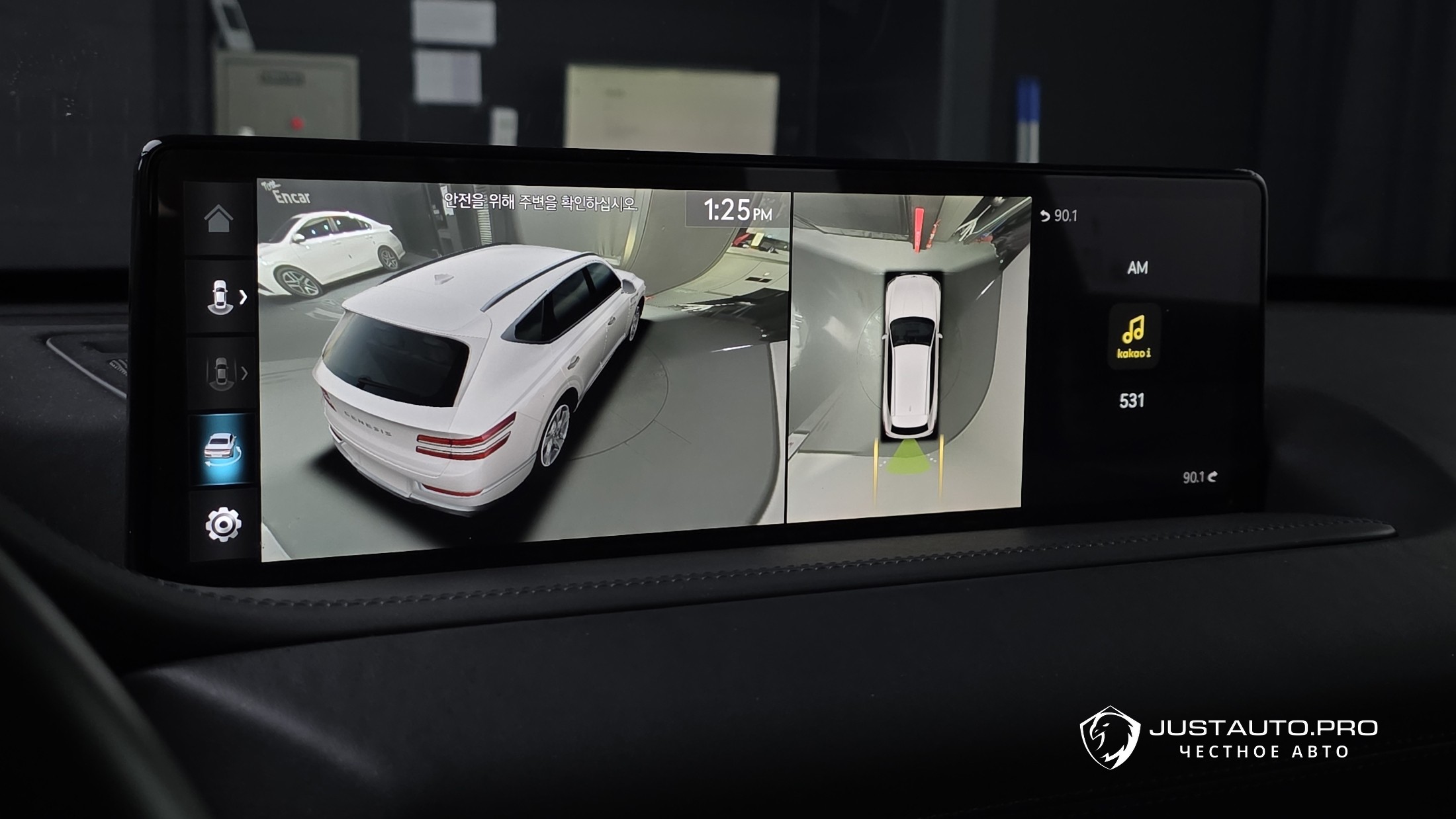Image resolution: width=1456 pixels, height=819 pixels.
Task: Go to the Home screen
Action: 219,219
